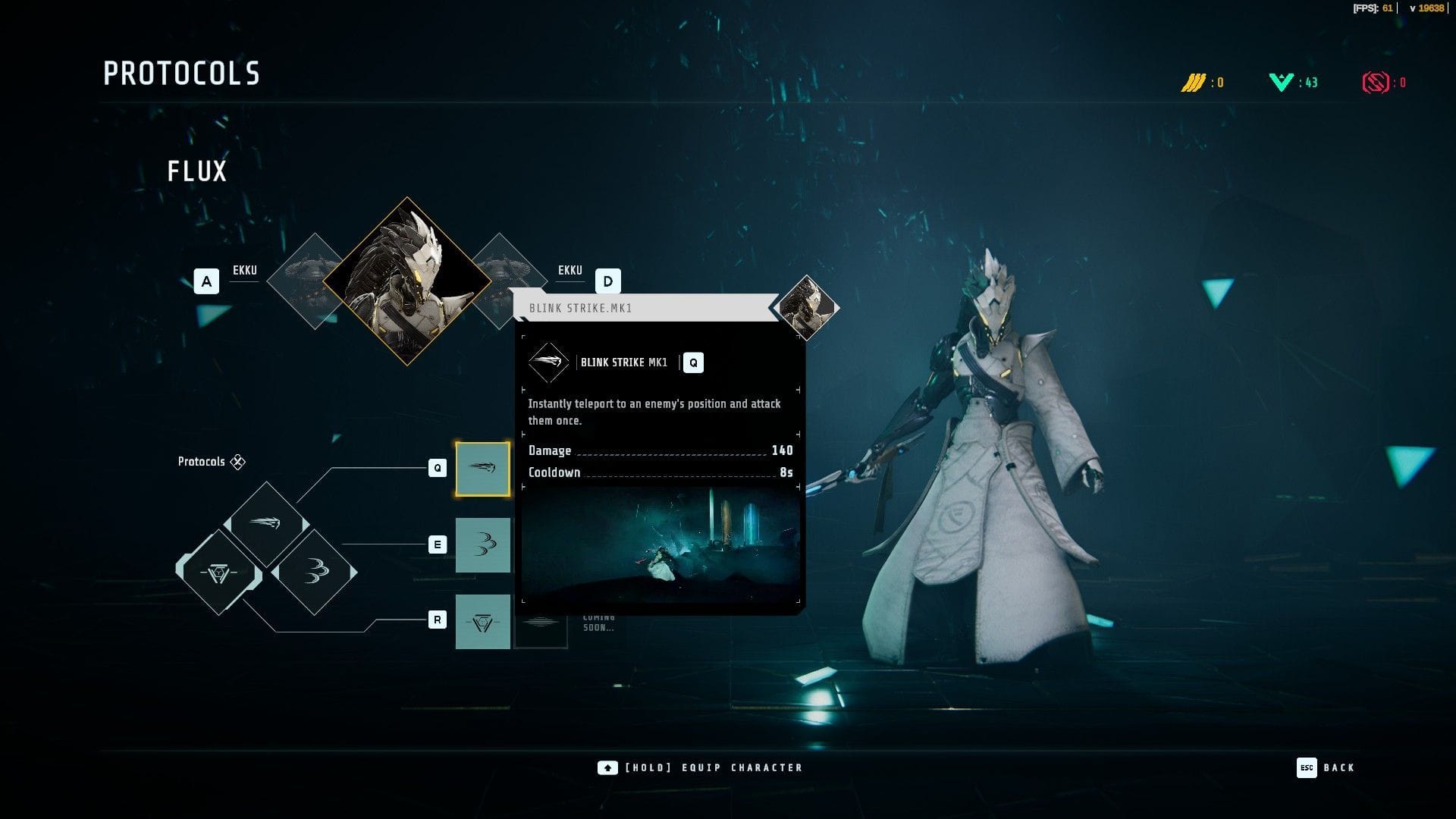Open the yellow slashes currency counter

click(1202, 82)
